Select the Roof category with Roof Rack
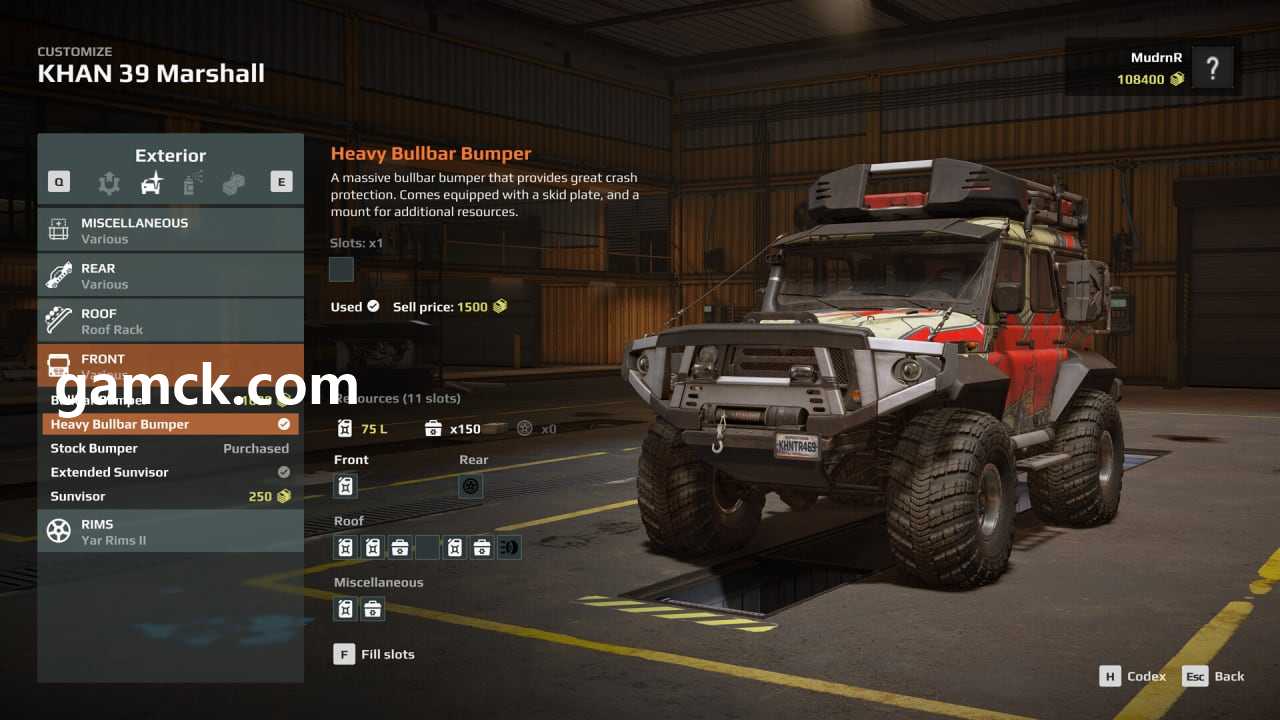 coord(170,321)
